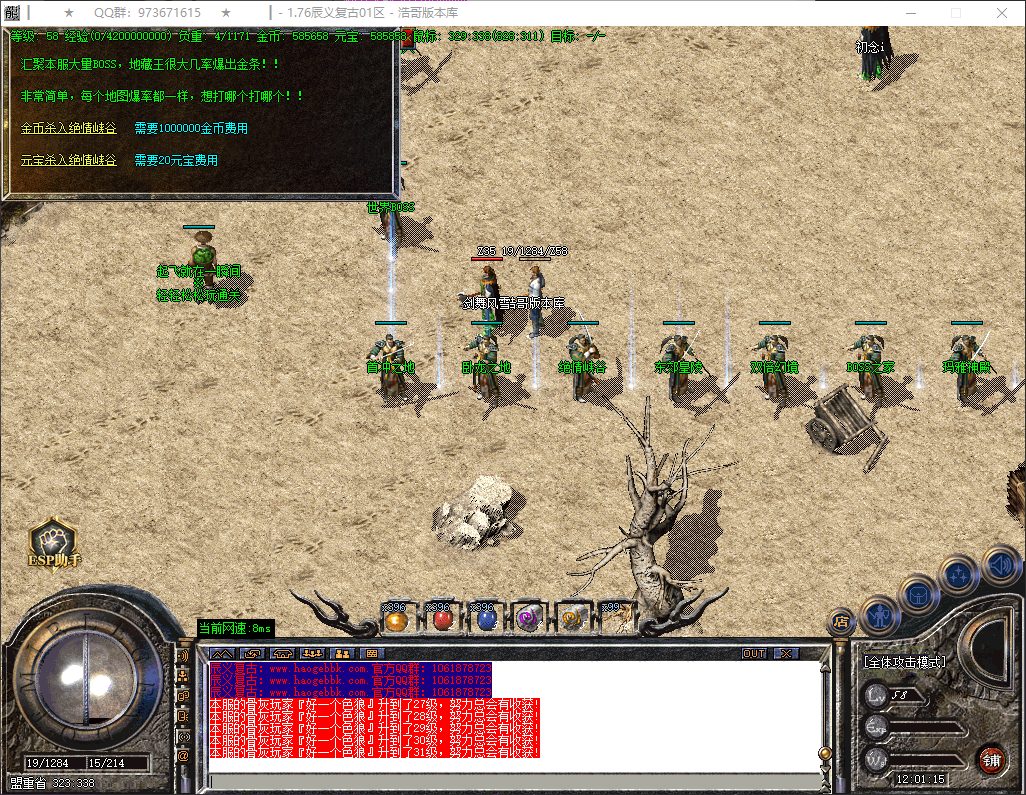Open the bag chest round button
Image resolution: width=1026 pixels, height=795 pixels.
click(918, 595)
